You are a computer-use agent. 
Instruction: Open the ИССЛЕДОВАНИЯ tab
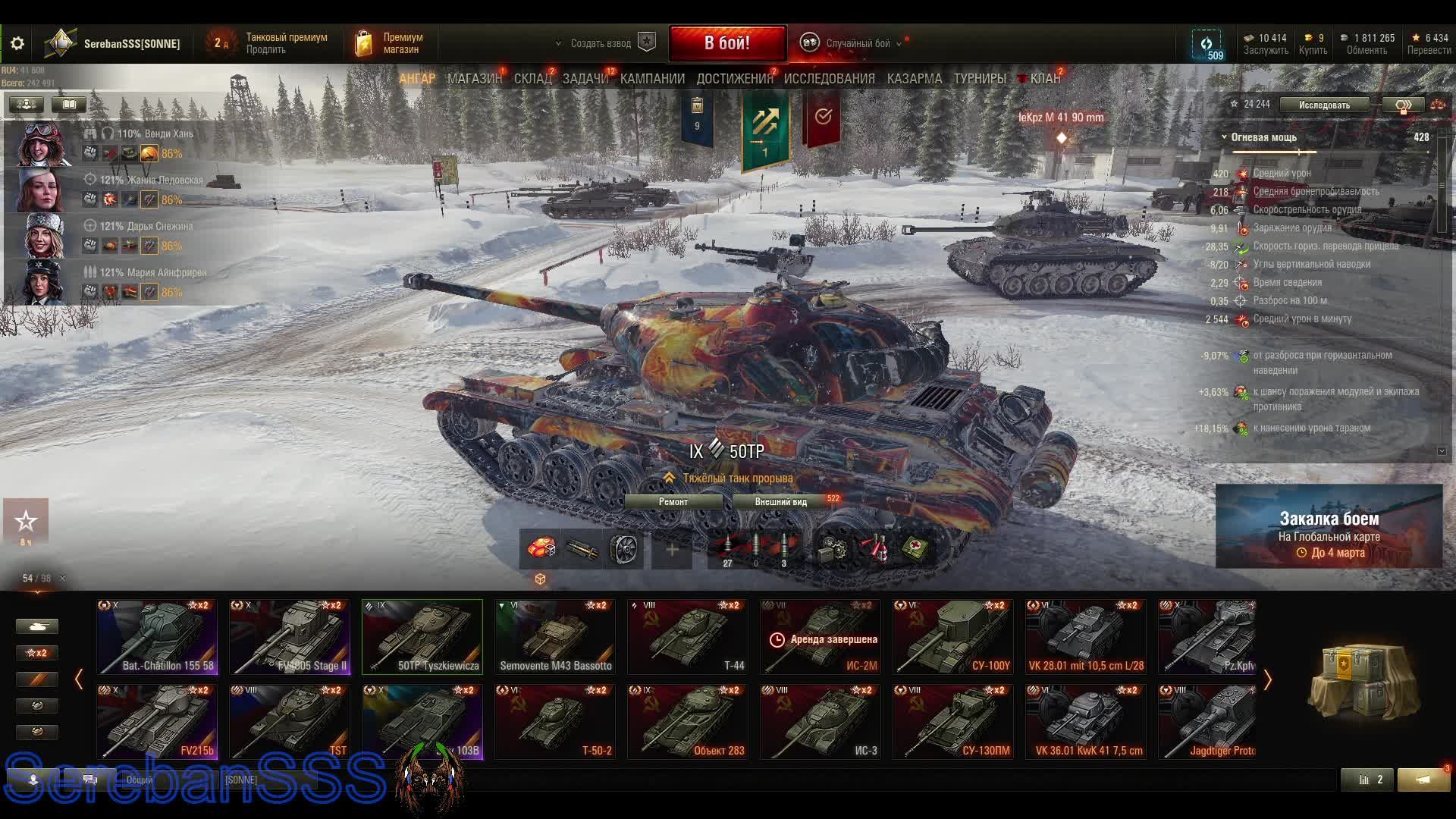pos(829,79)
